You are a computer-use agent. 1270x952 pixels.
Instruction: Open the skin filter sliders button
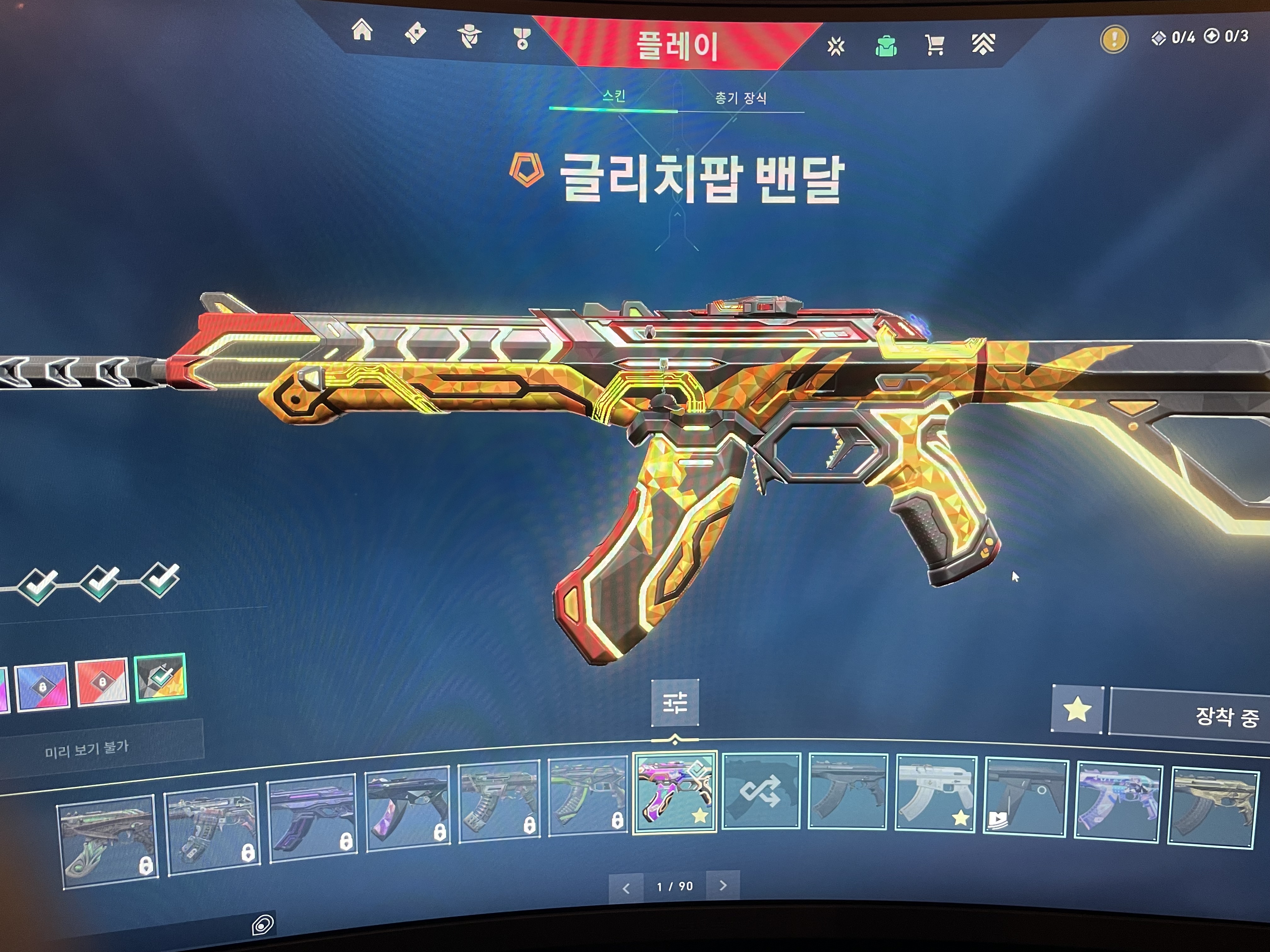tap(675, 702)
